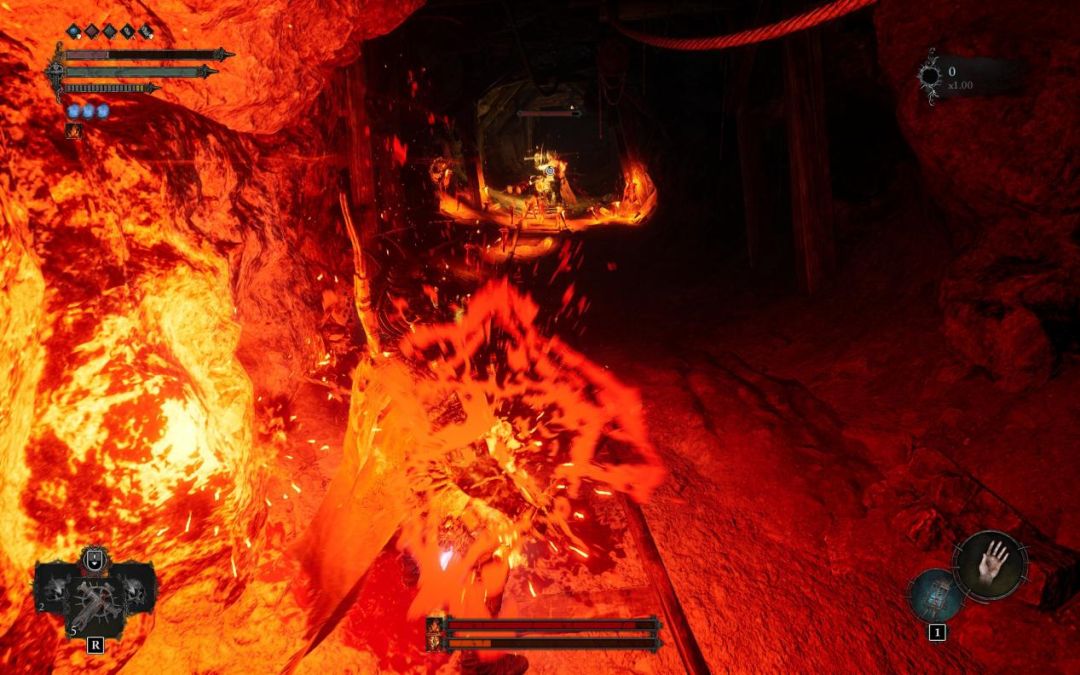This screenshot has width=1080, height=675.
Task: Use the center spiked-wheel item with count 5
Action: click(x=96, y=600)
